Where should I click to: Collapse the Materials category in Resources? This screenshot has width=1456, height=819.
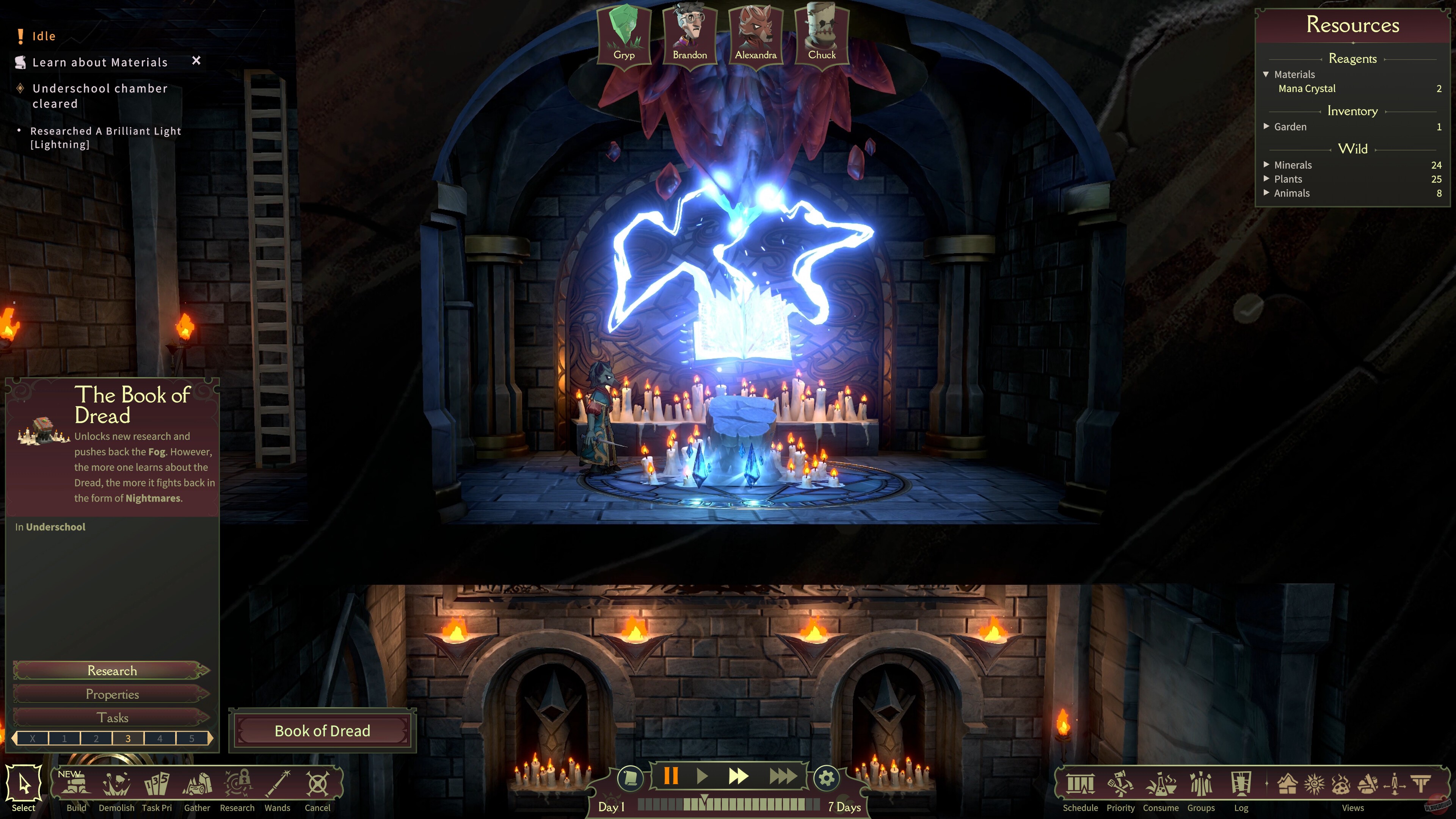[x=1266, y=75]
